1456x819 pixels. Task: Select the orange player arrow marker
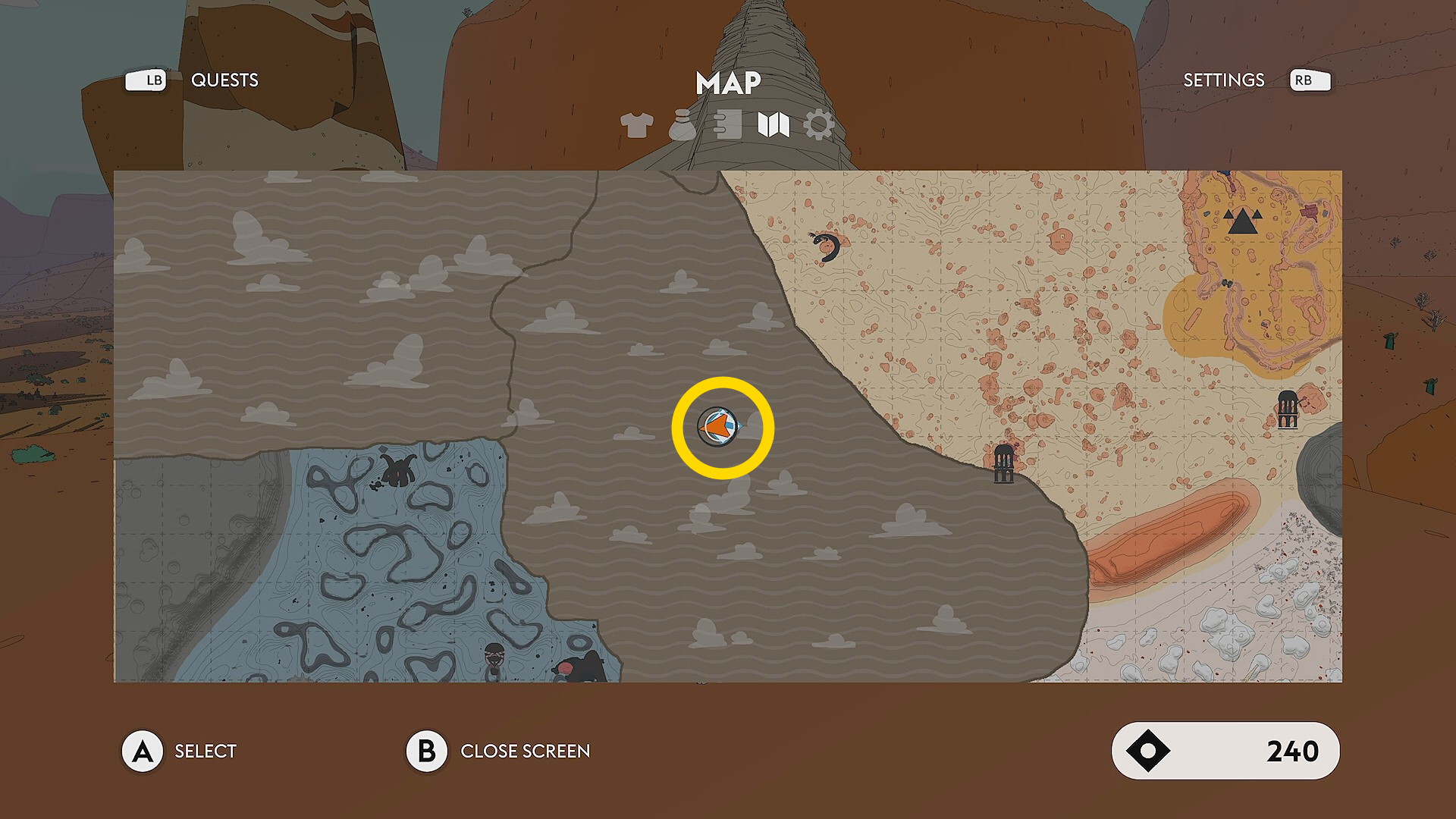click(x=718, y=427)
